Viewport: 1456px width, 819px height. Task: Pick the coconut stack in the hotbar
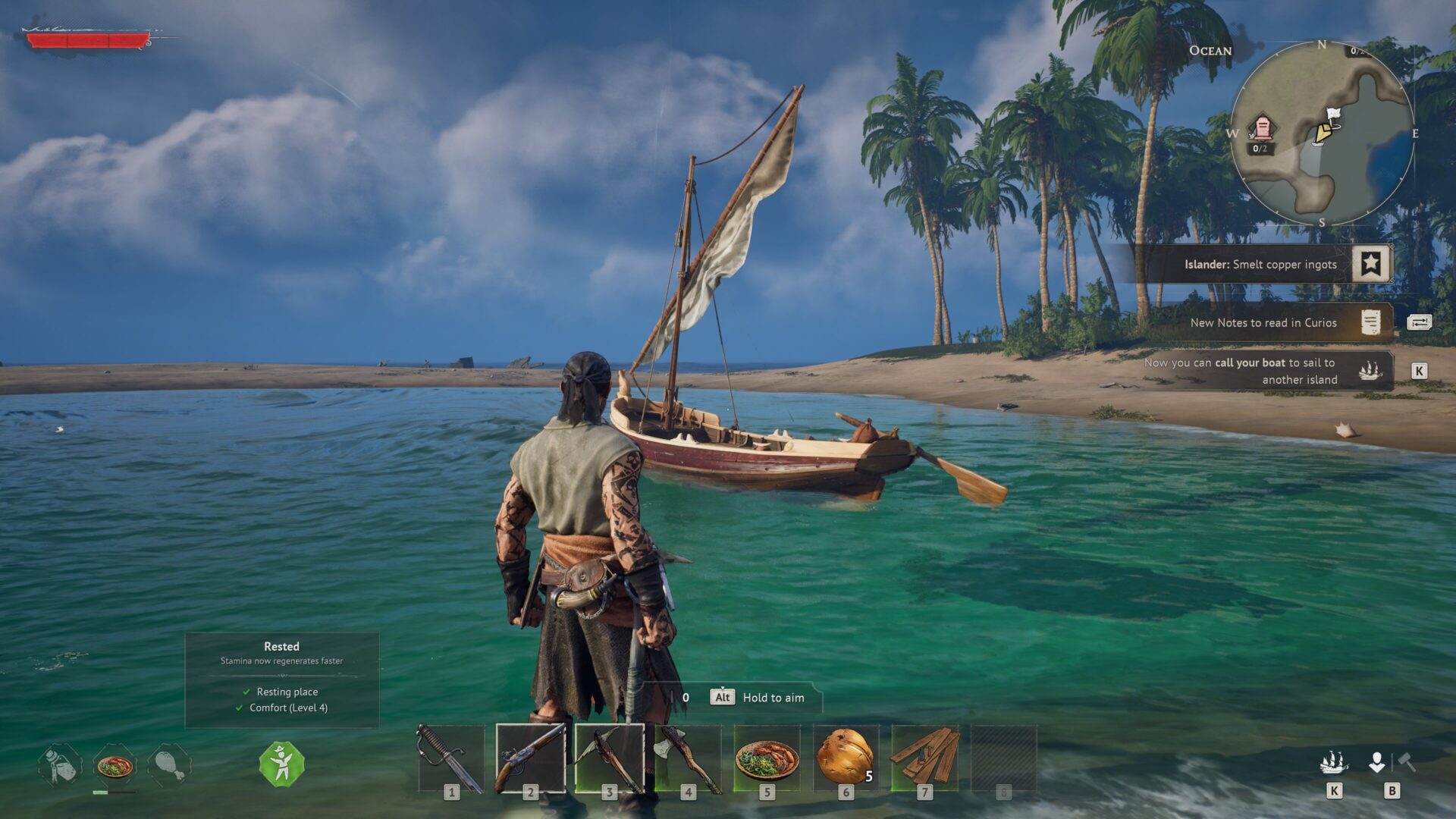(845, 758)
